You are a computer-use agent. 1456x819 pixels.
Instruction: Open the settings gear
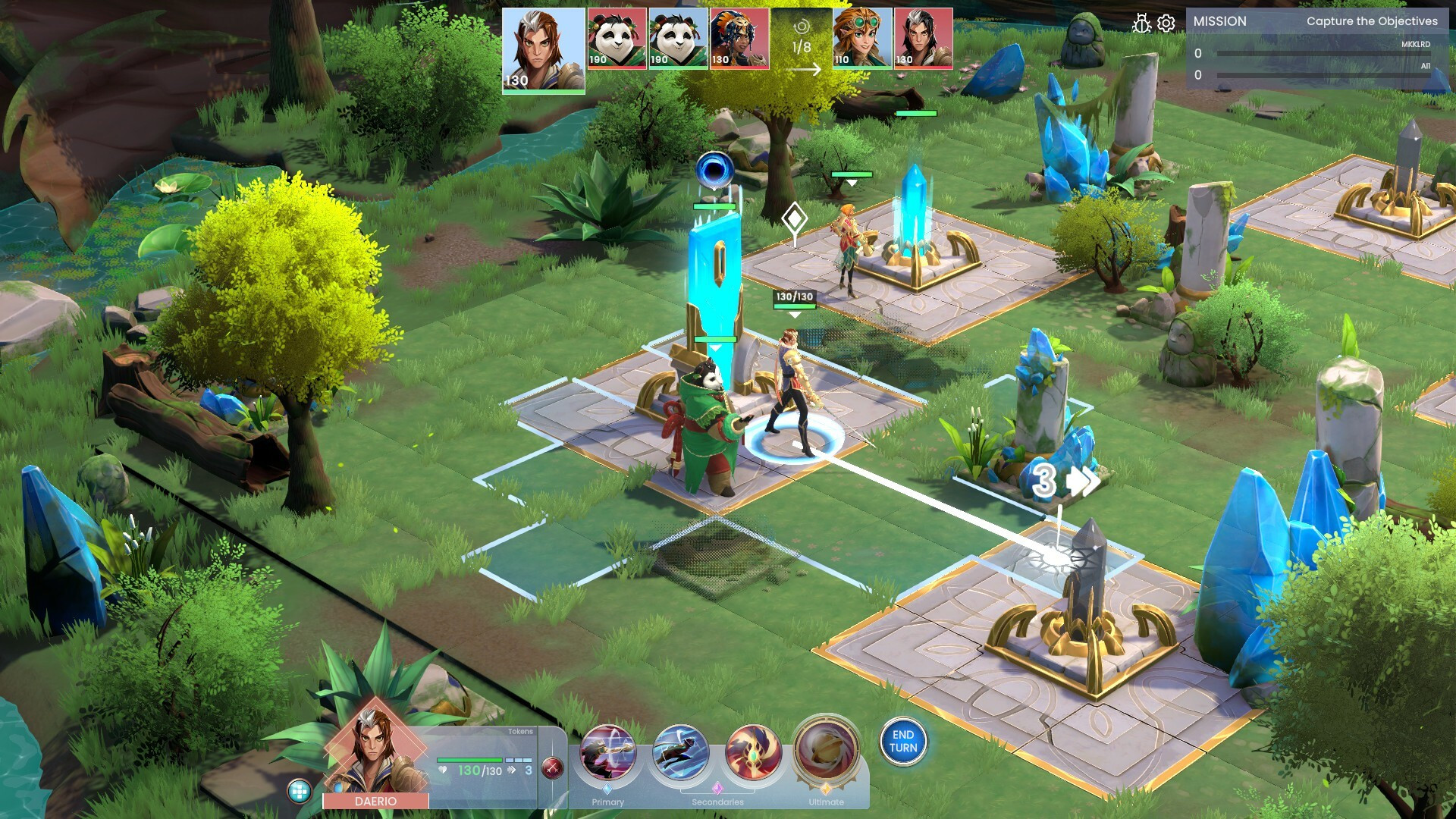[x=1166, y=24]
